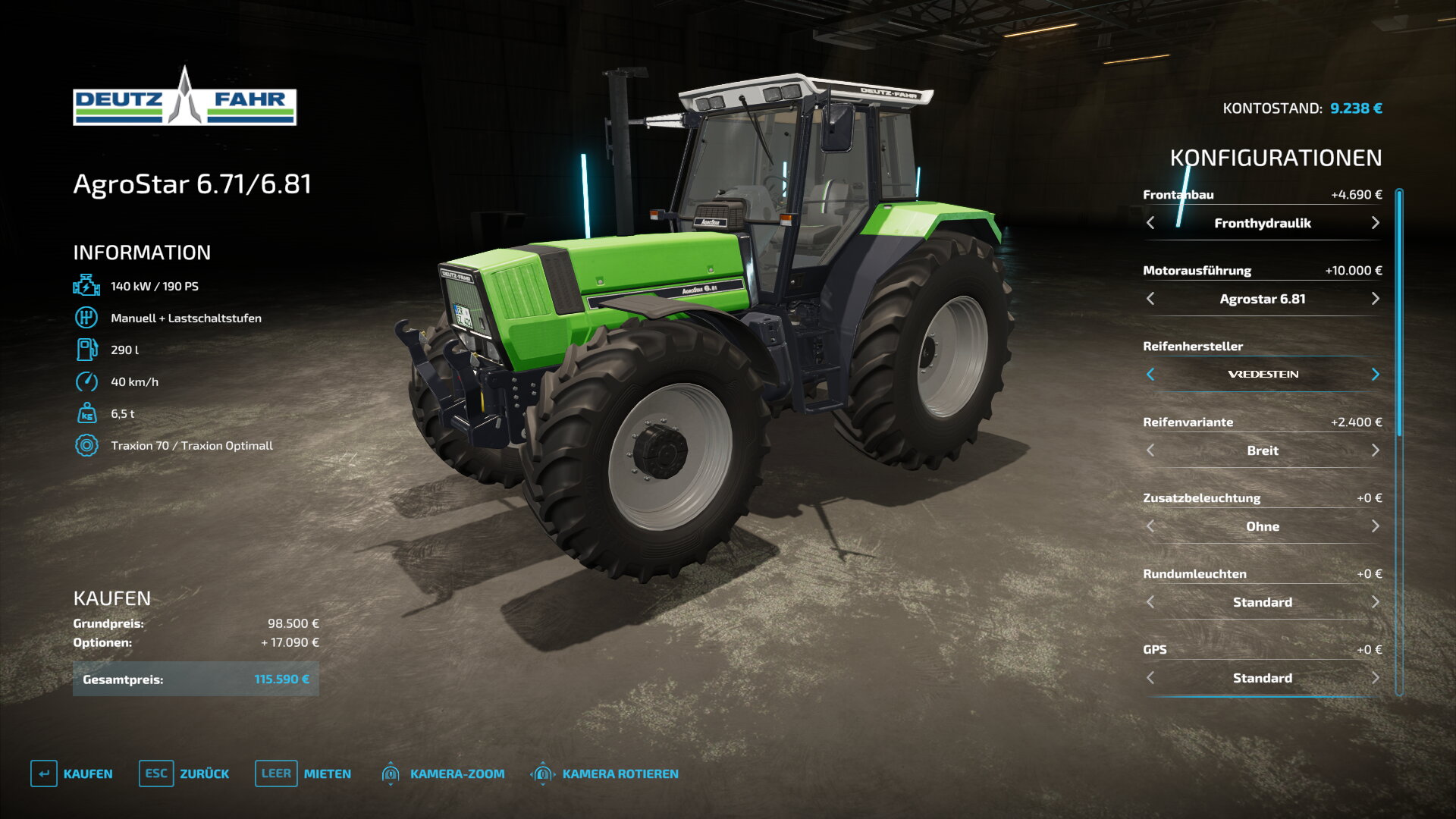Buy the tractor with KAUFEN

[x=72, y=773]
